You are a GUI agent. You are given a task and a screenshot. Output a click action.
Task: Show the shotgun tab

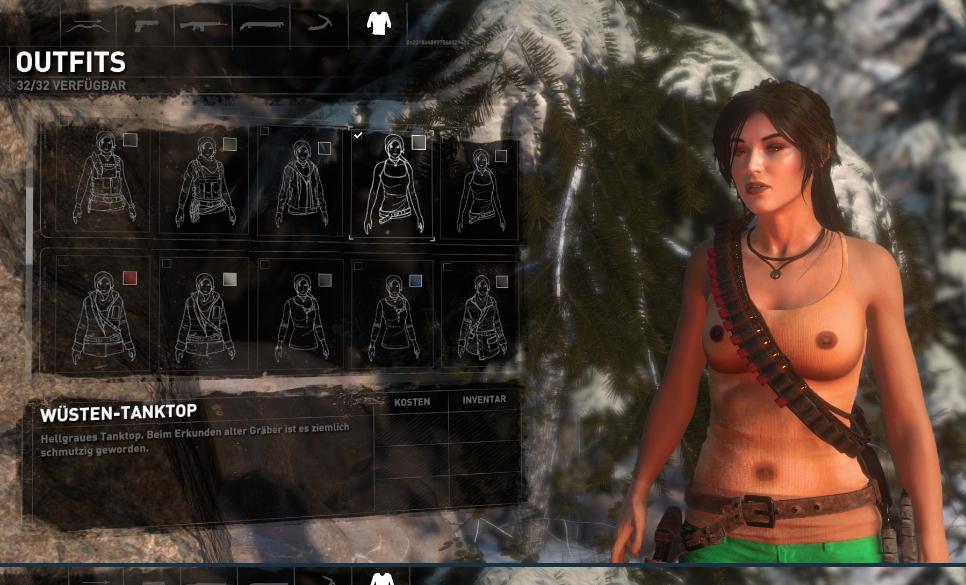point(261,24)
